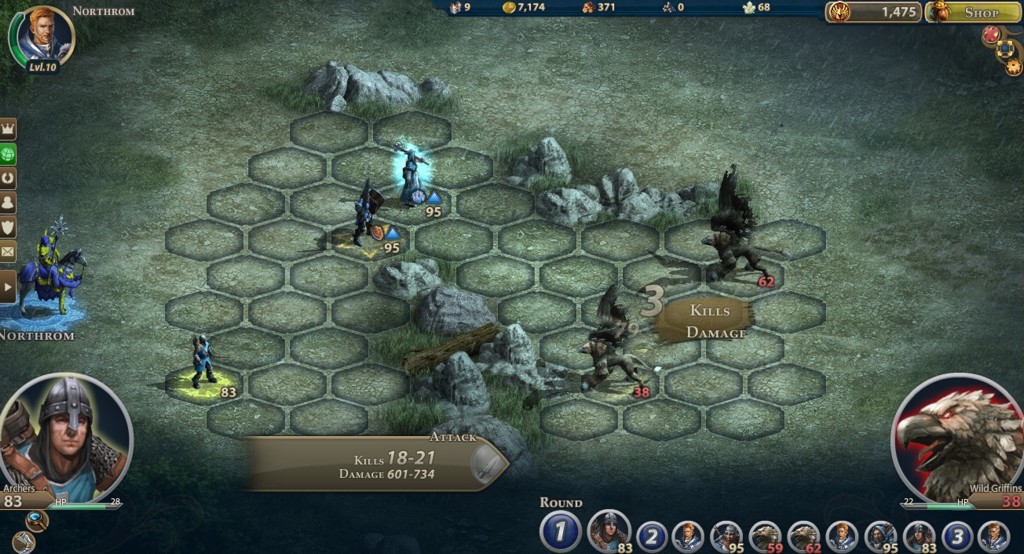Click the red X button
This screenshot has width=1024, height=554.
pos(991,34)
